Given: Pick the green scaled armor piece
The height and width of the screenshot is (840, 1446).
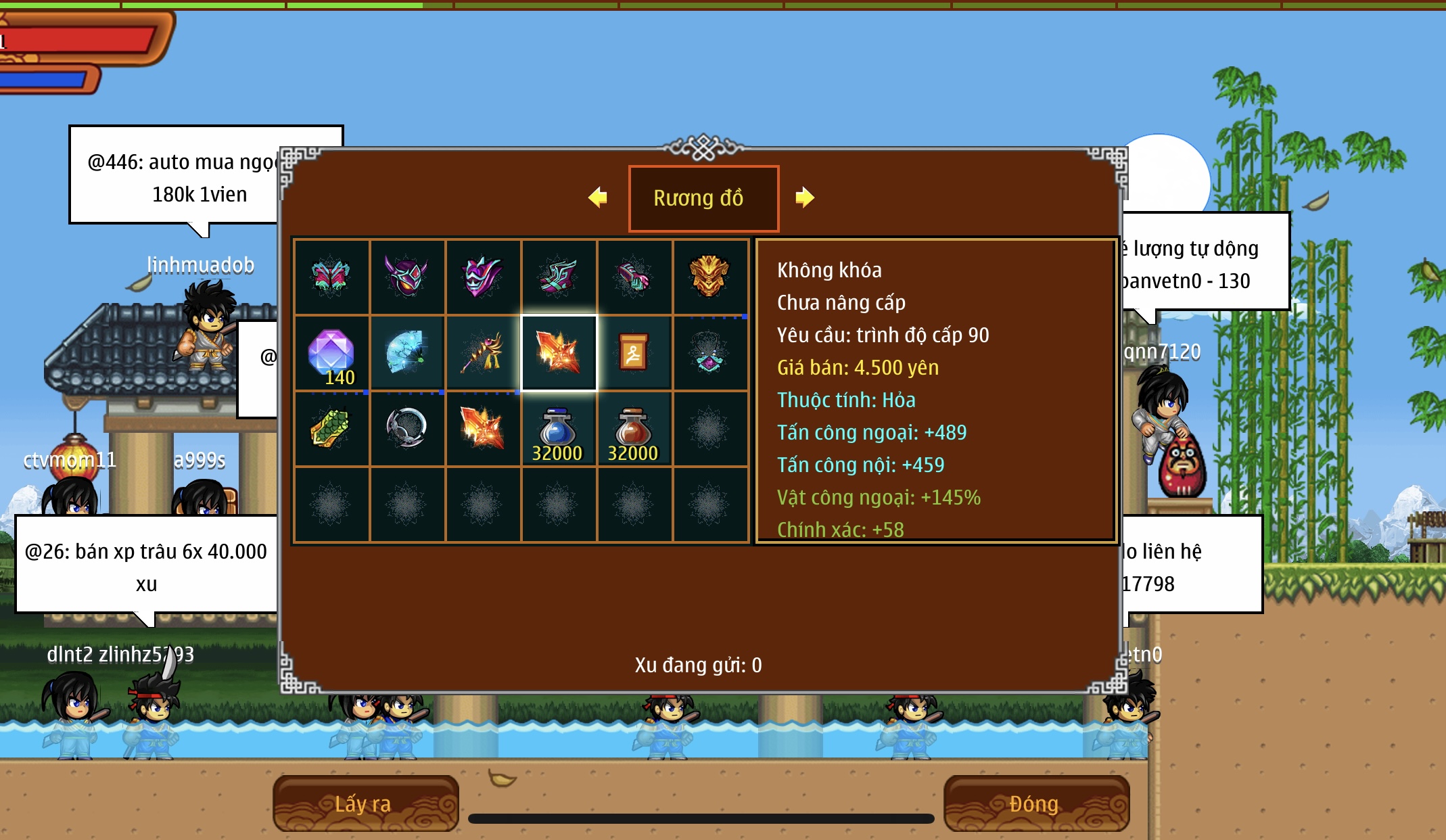Looking at the screenshot, I should 331,429.
